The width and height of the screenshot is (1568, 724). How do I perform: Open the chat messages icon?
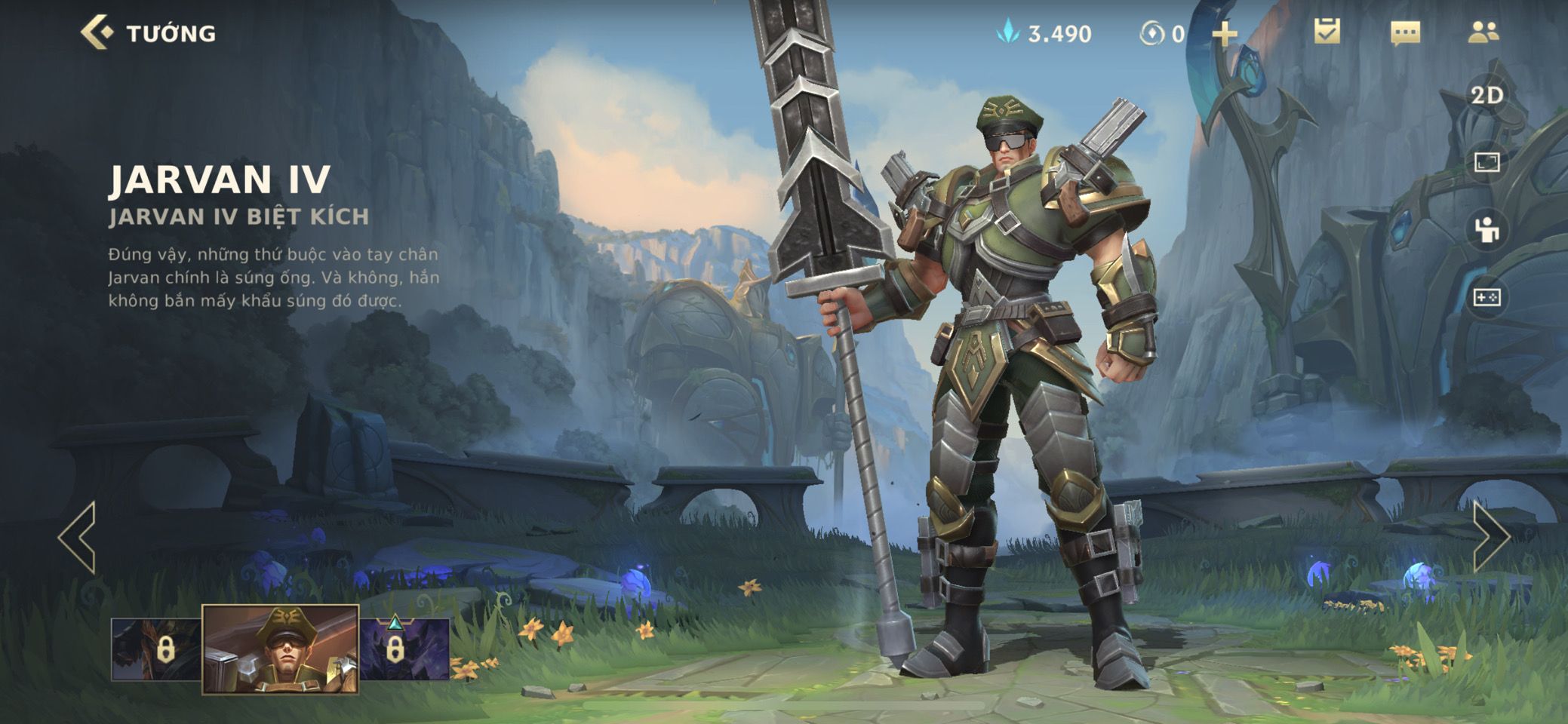(x=1405, y=33)
